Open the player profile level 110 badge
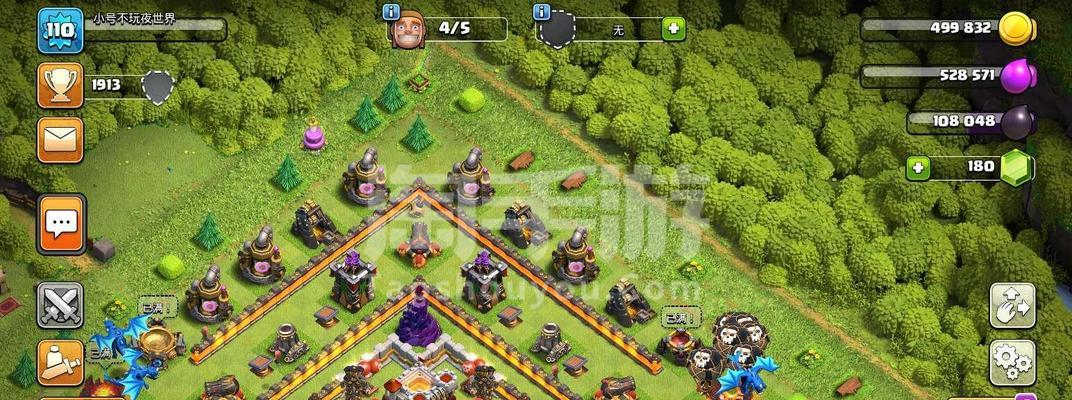This screenshot has width=1072, height=400. pyautogui.click(x=60, y=31)
